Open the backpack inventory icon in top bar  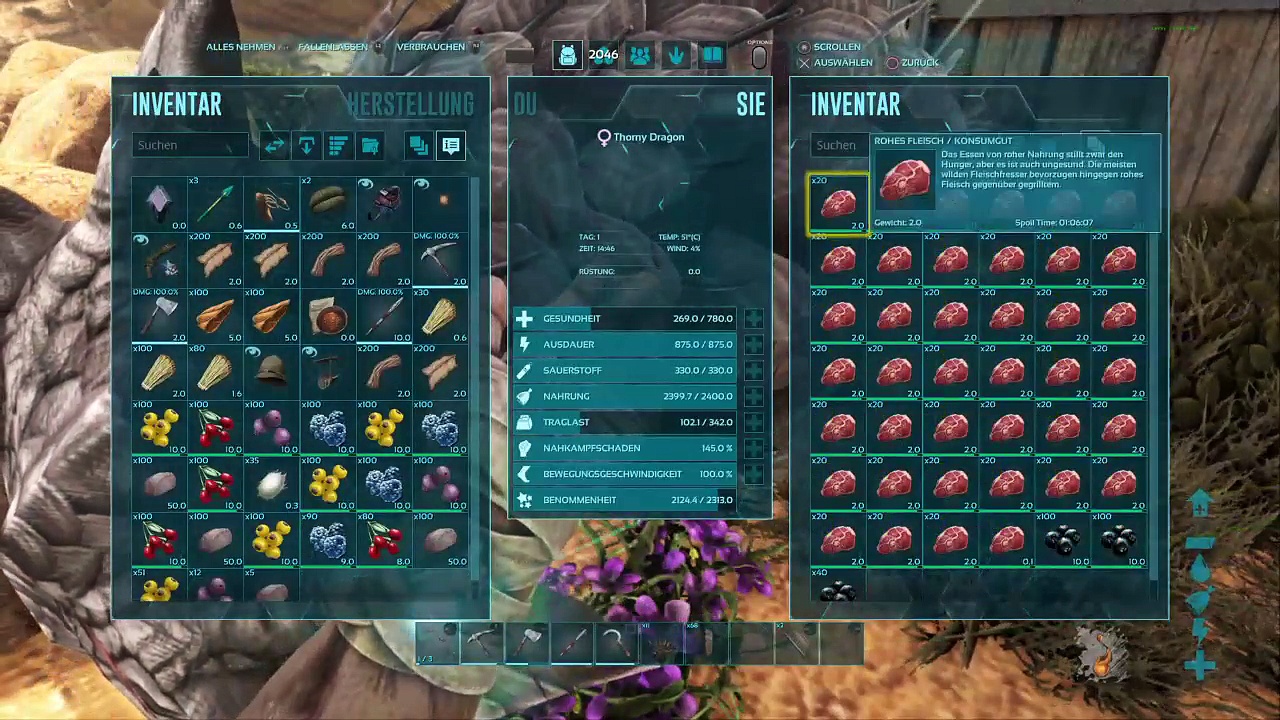click(x=567, y=56)
